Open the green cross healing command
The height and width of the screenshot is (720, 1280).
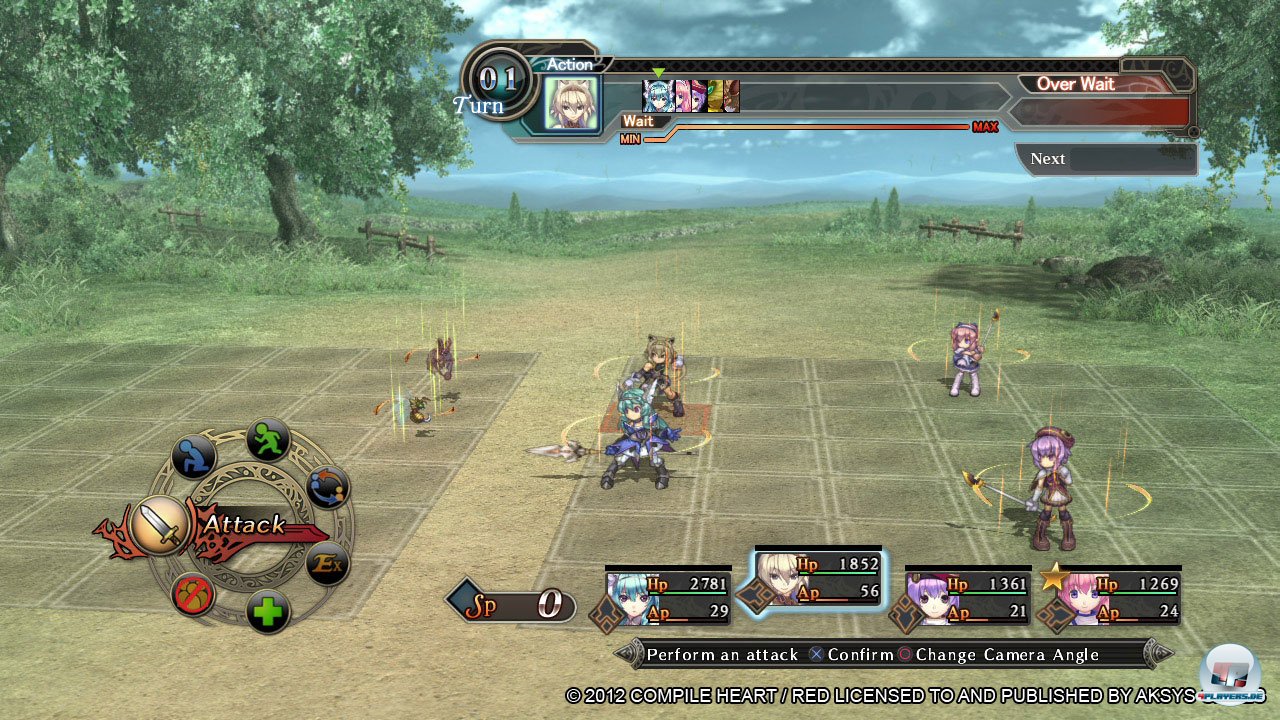[x=268, y=612]
